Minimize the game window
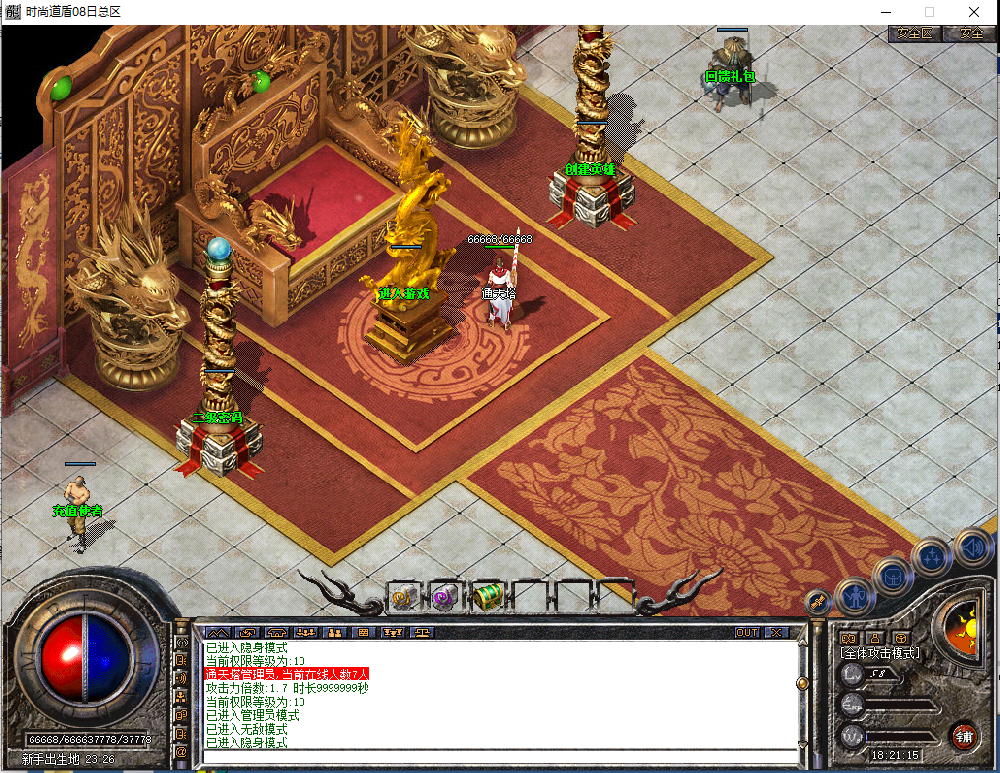 point(883,11)
